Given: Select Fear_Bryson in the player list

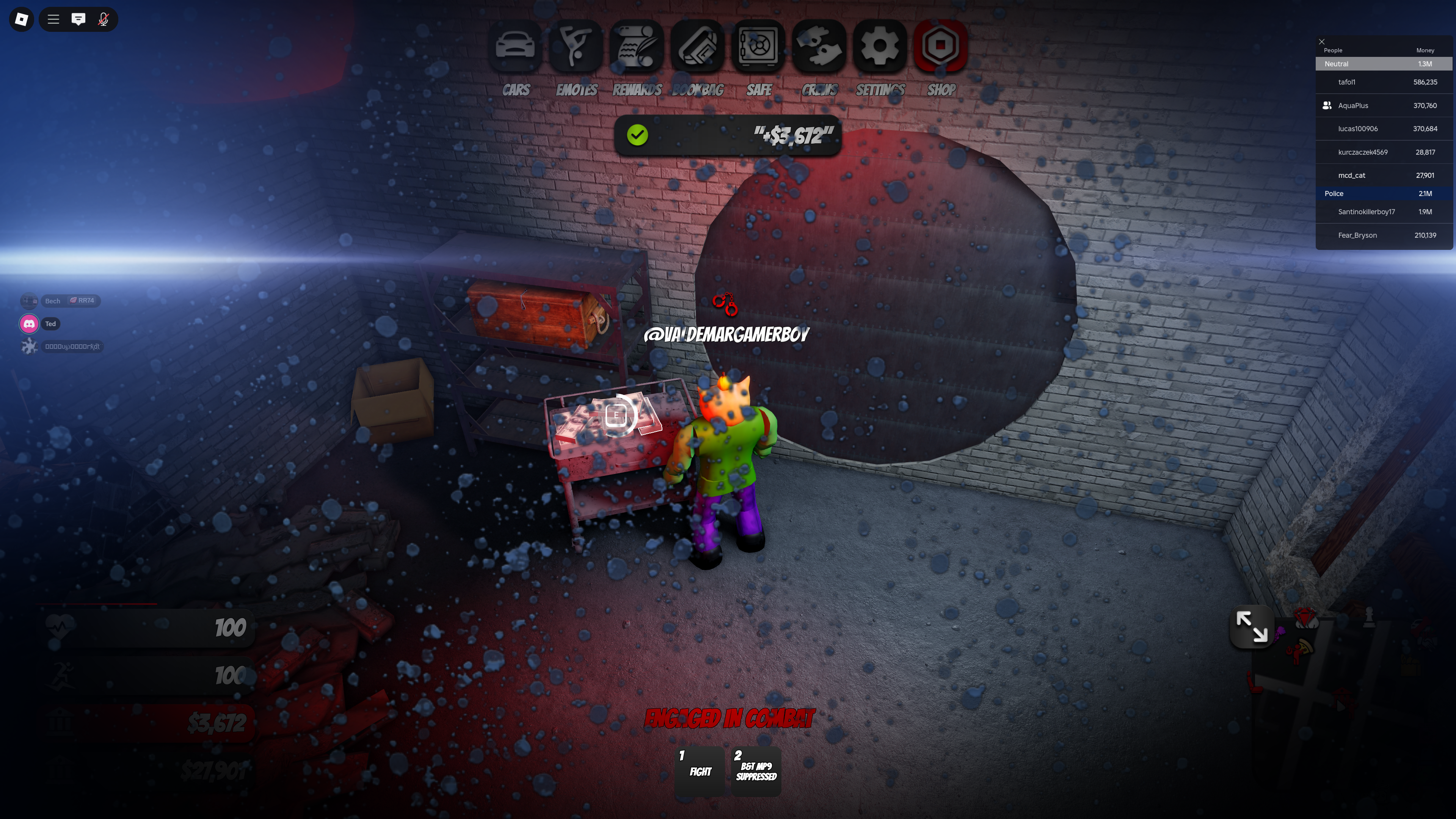Looking at the screenshot, I should (x=1357, y=236).
